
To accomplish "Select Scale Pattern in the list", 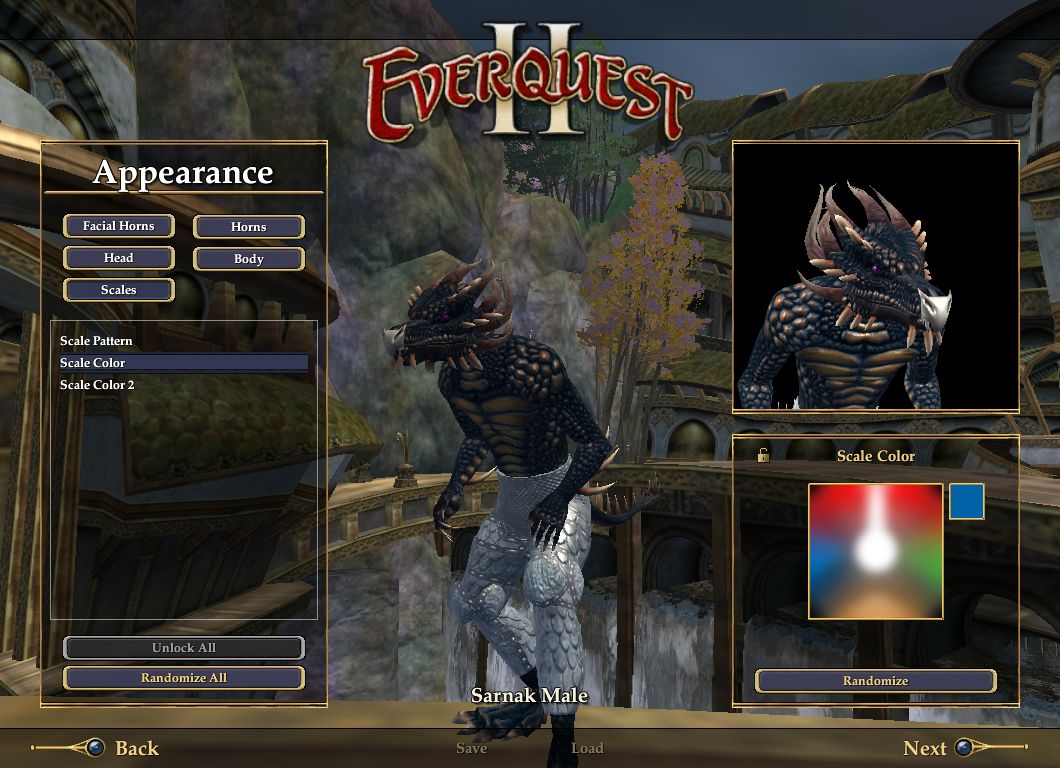I will click(x=96, y=341).
